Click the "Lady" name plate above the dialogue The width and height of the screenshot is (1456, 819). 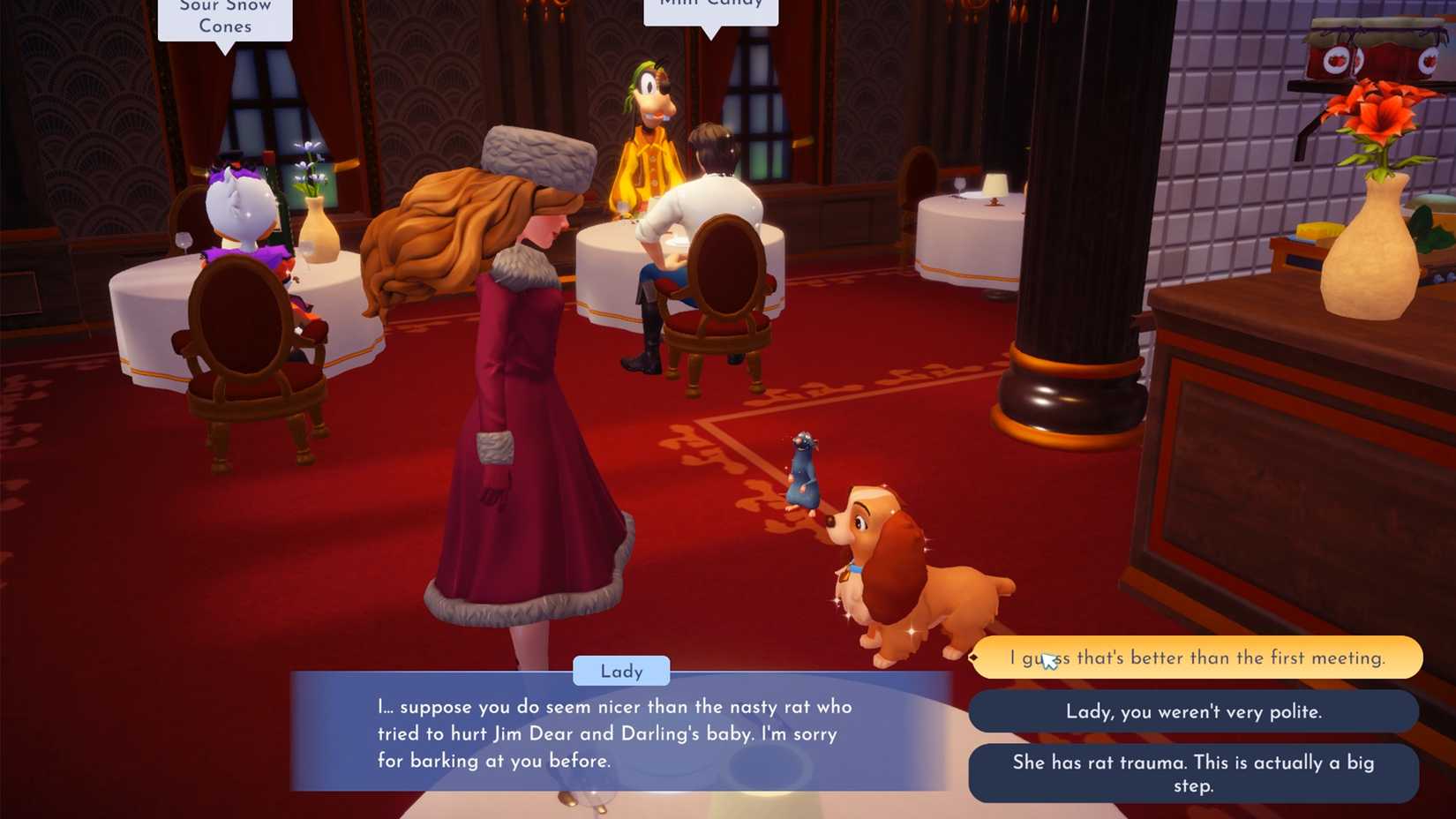pyautogui.click(x=620, y=672)
